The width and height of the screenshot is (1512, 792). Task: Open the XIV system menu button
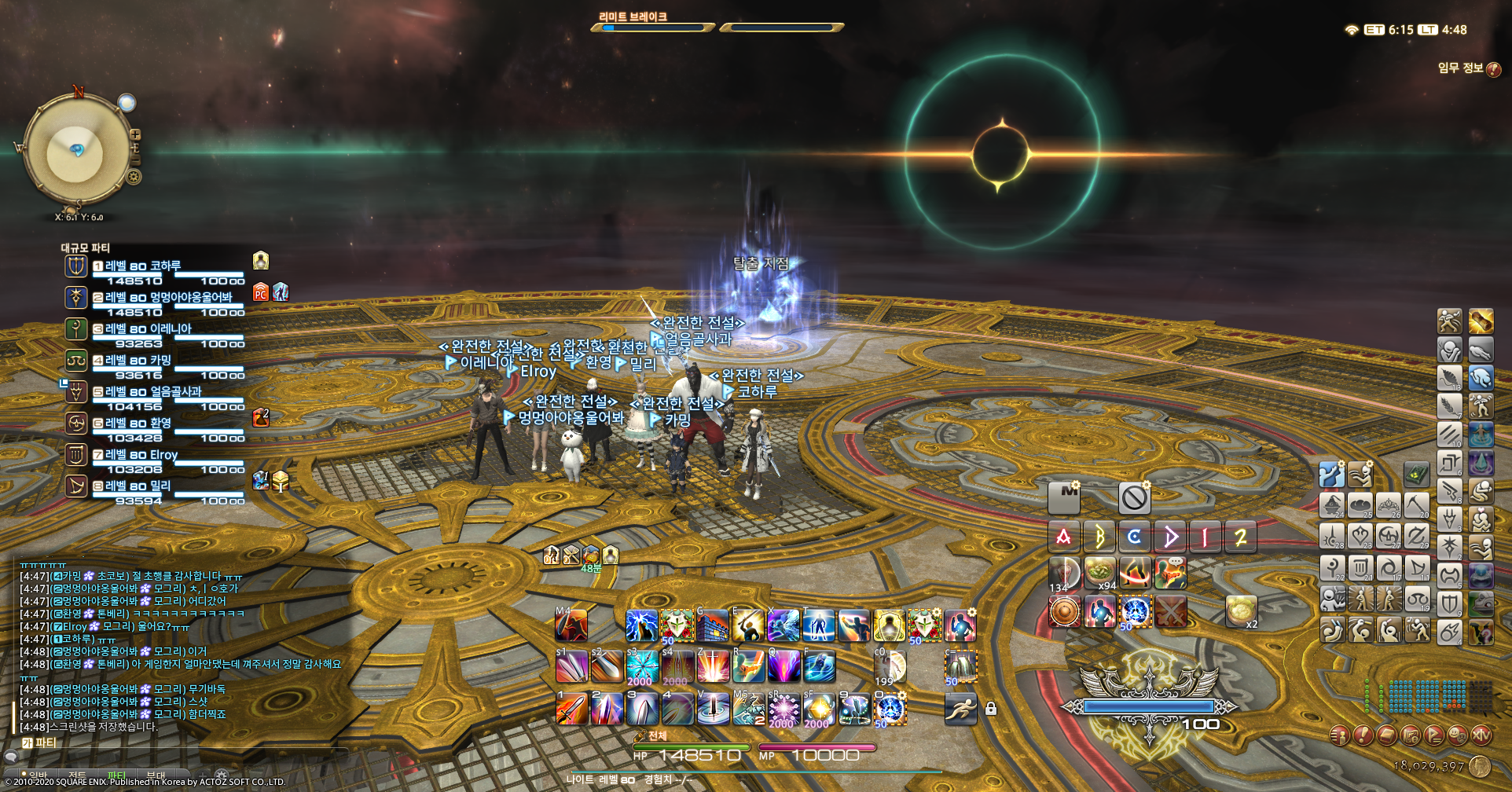(1481, 736)
